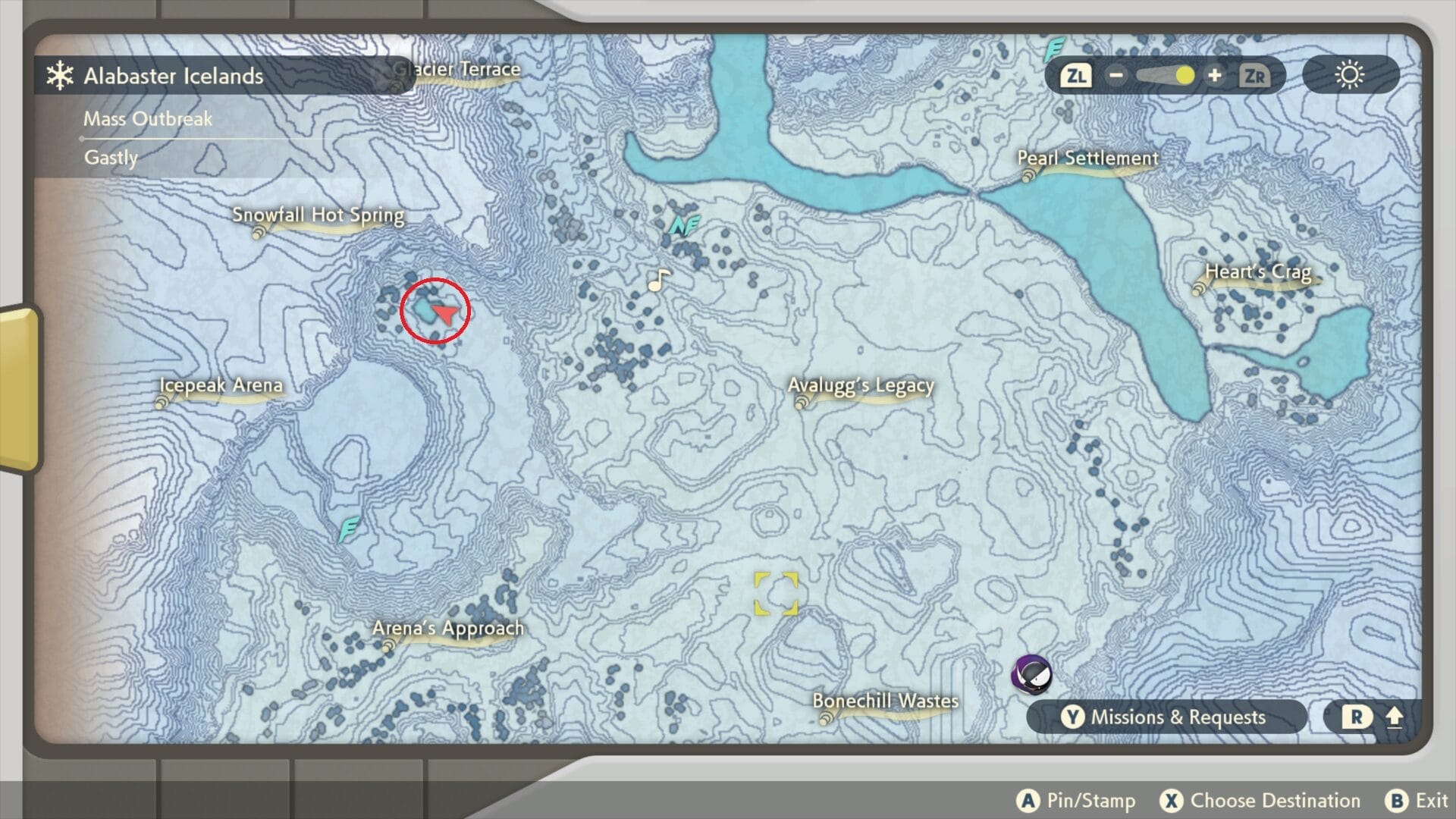Open Missions & Requests
This screenshot has height=819, width=1456.
point(1166,717)
